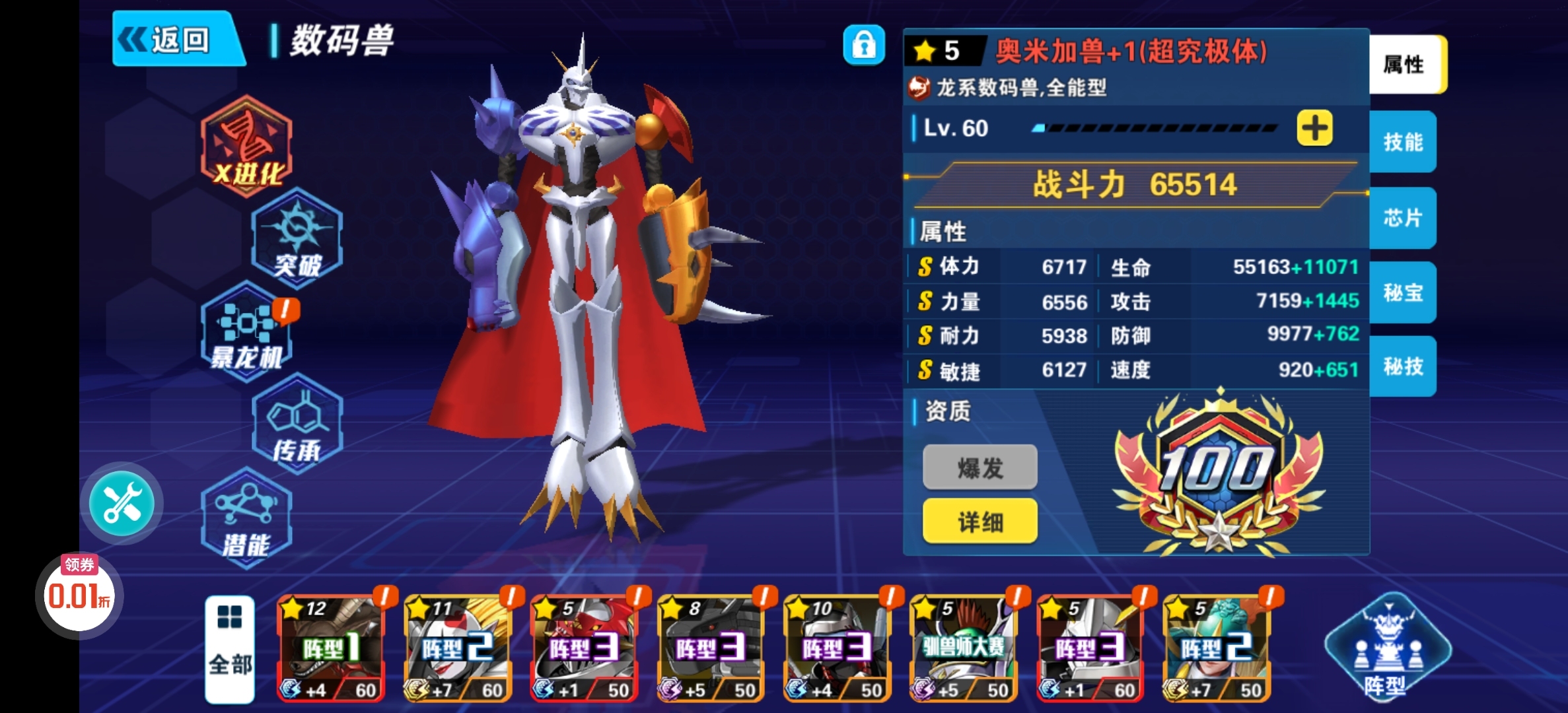
Task: Open the 突破 breakthrough hexagon
Action: [x=297, y=239]
